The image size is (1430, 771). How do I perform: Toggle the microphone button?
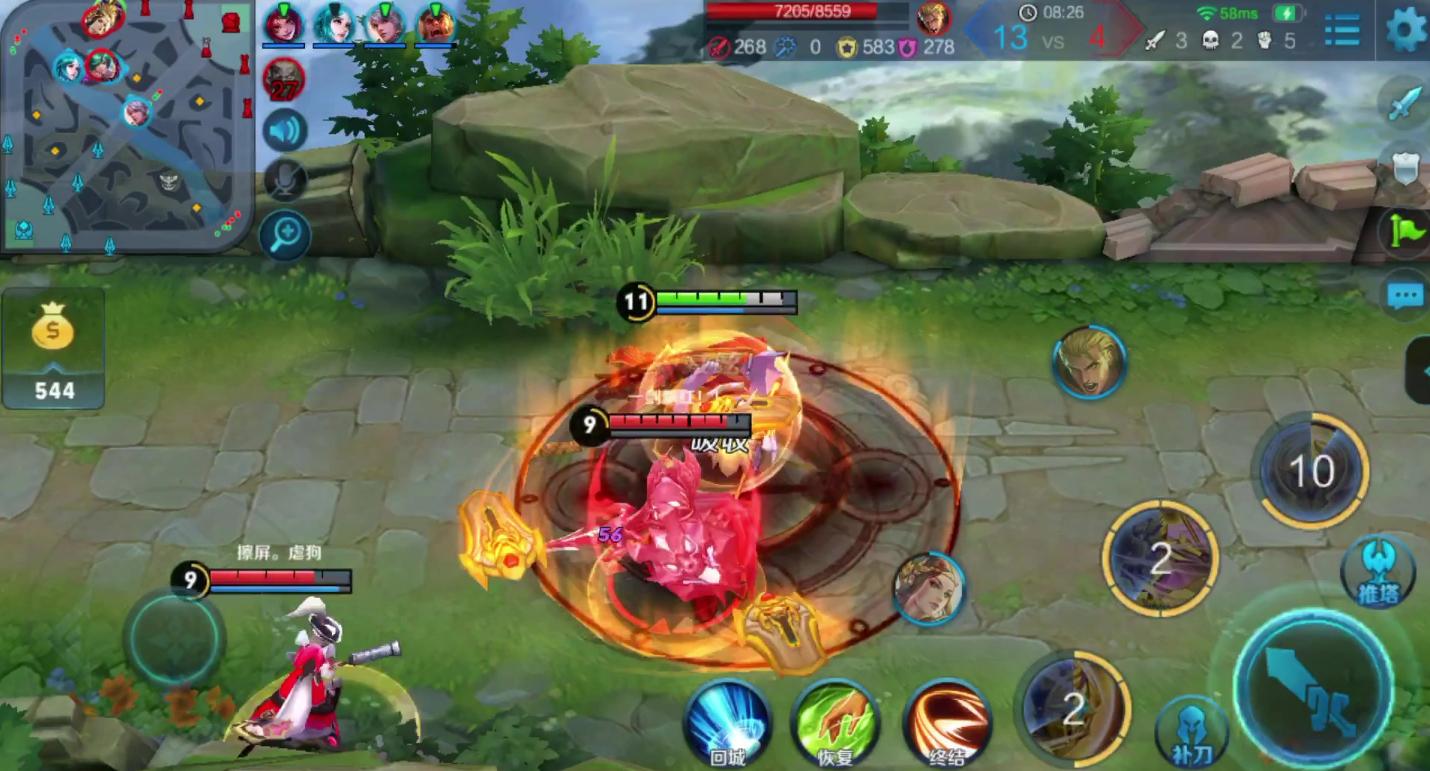pyautogui.click(x=285, y=181)
